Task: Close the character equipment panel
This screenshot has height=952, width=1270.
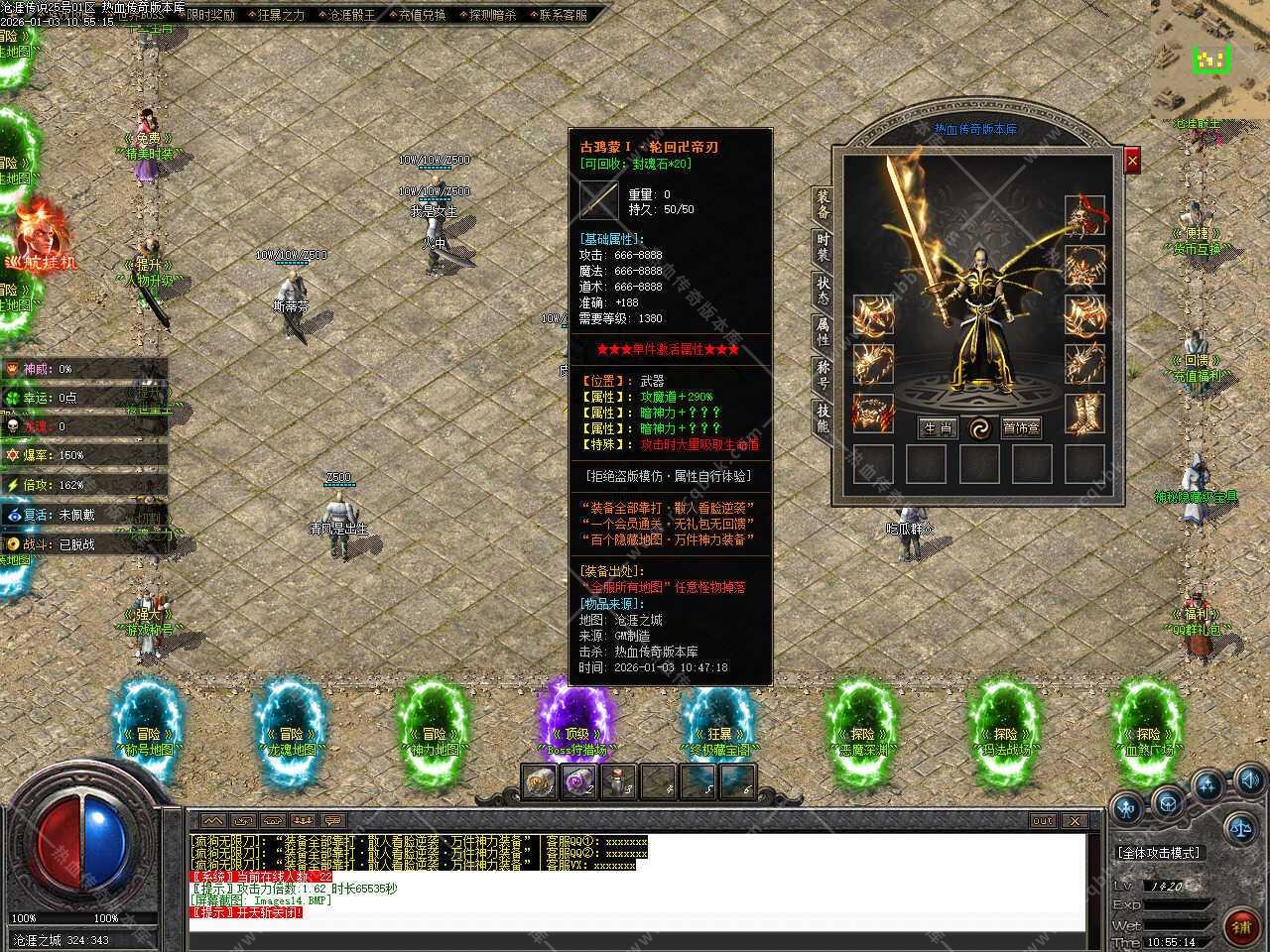Action: (1132, 160)
